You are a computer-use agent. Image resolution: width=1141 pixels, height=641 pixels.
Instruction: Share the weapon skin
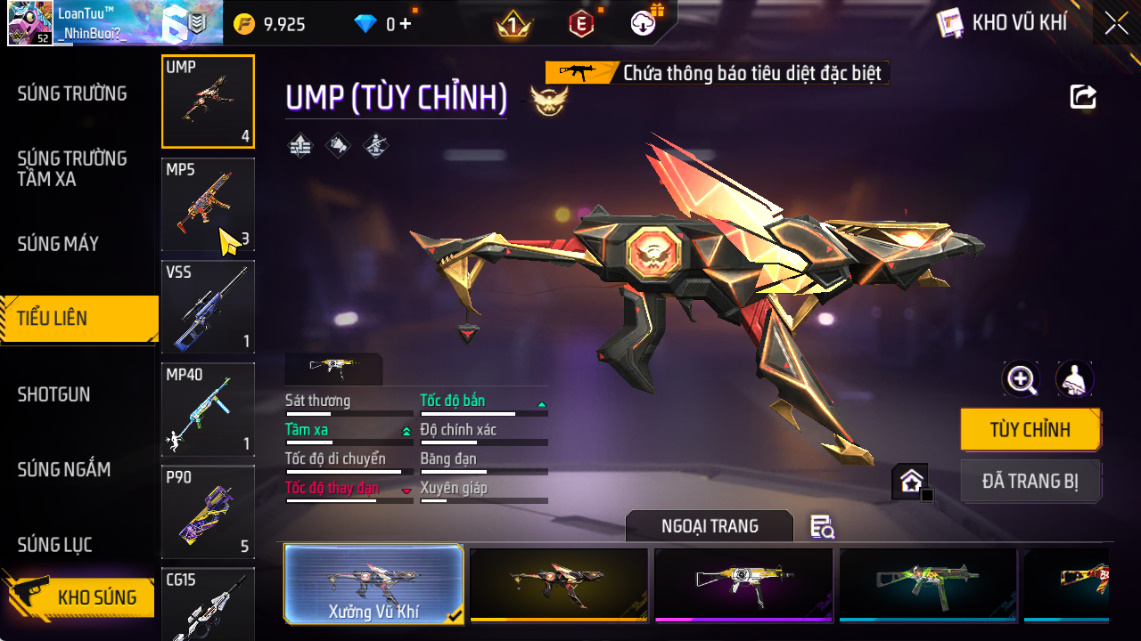[1083, 97]
